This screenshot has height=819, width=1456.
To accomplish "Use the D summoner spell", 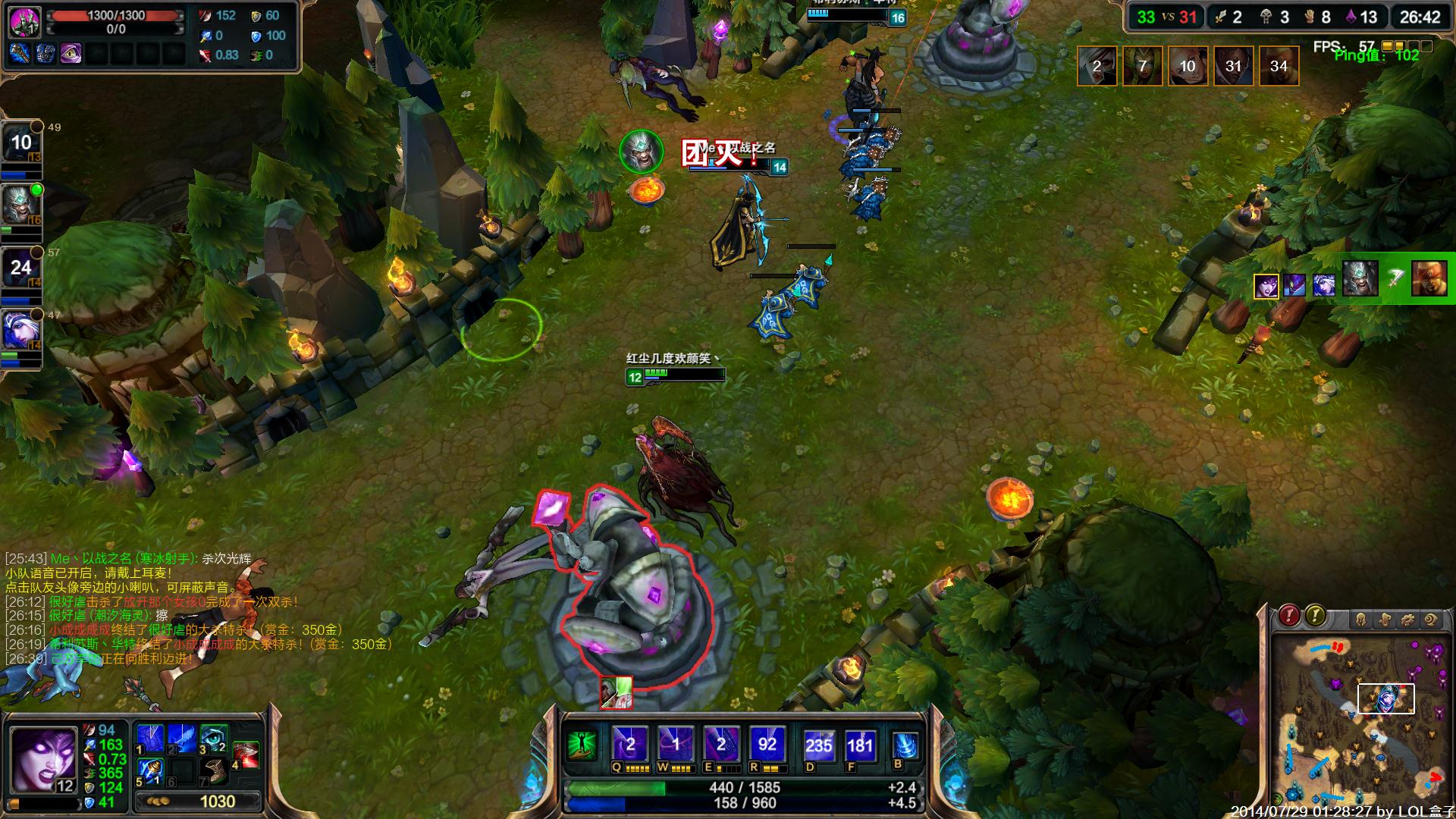I will pos(819,745).
